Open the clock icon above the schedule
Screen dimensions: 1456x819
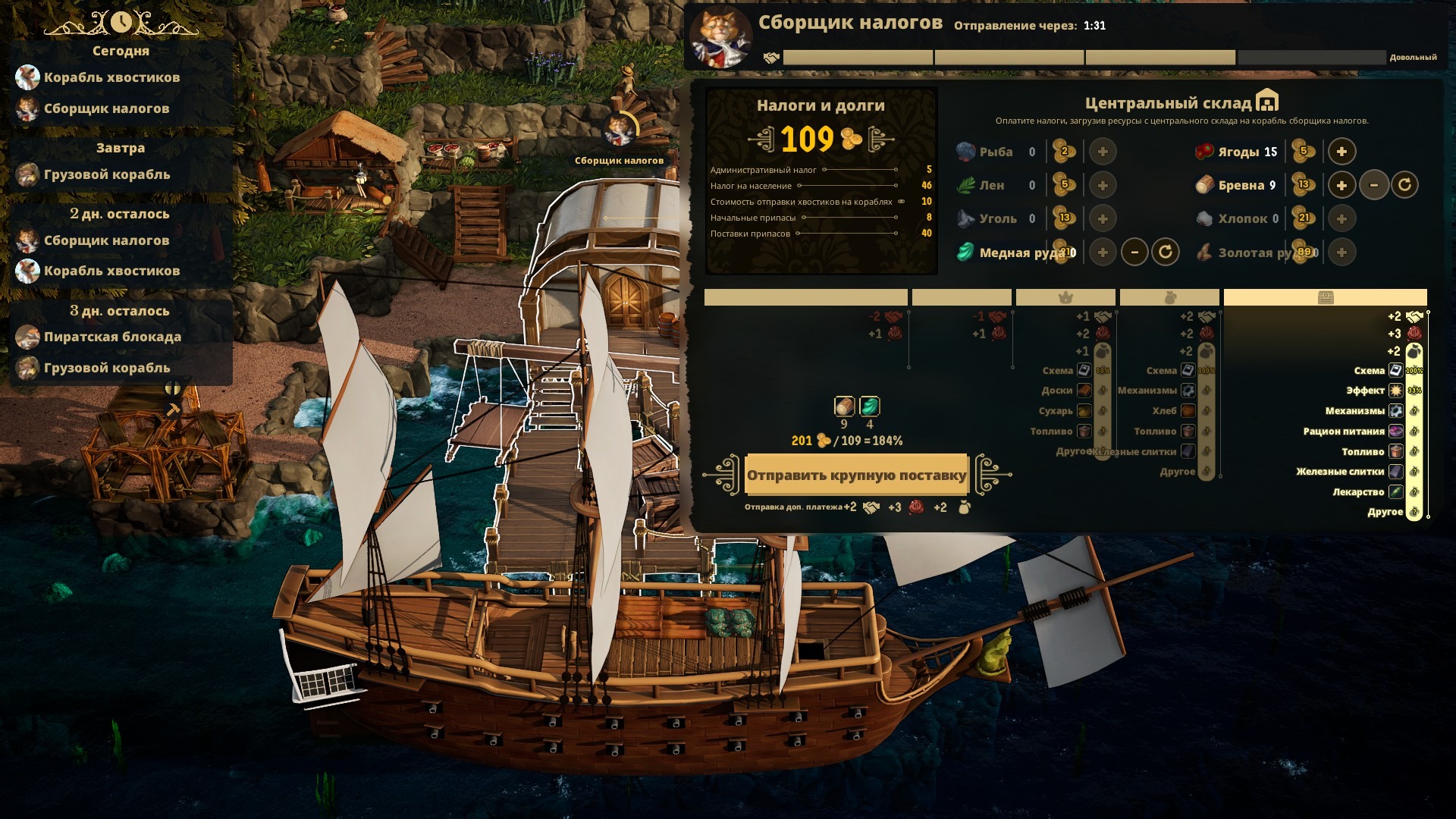[x=121, y=23]
